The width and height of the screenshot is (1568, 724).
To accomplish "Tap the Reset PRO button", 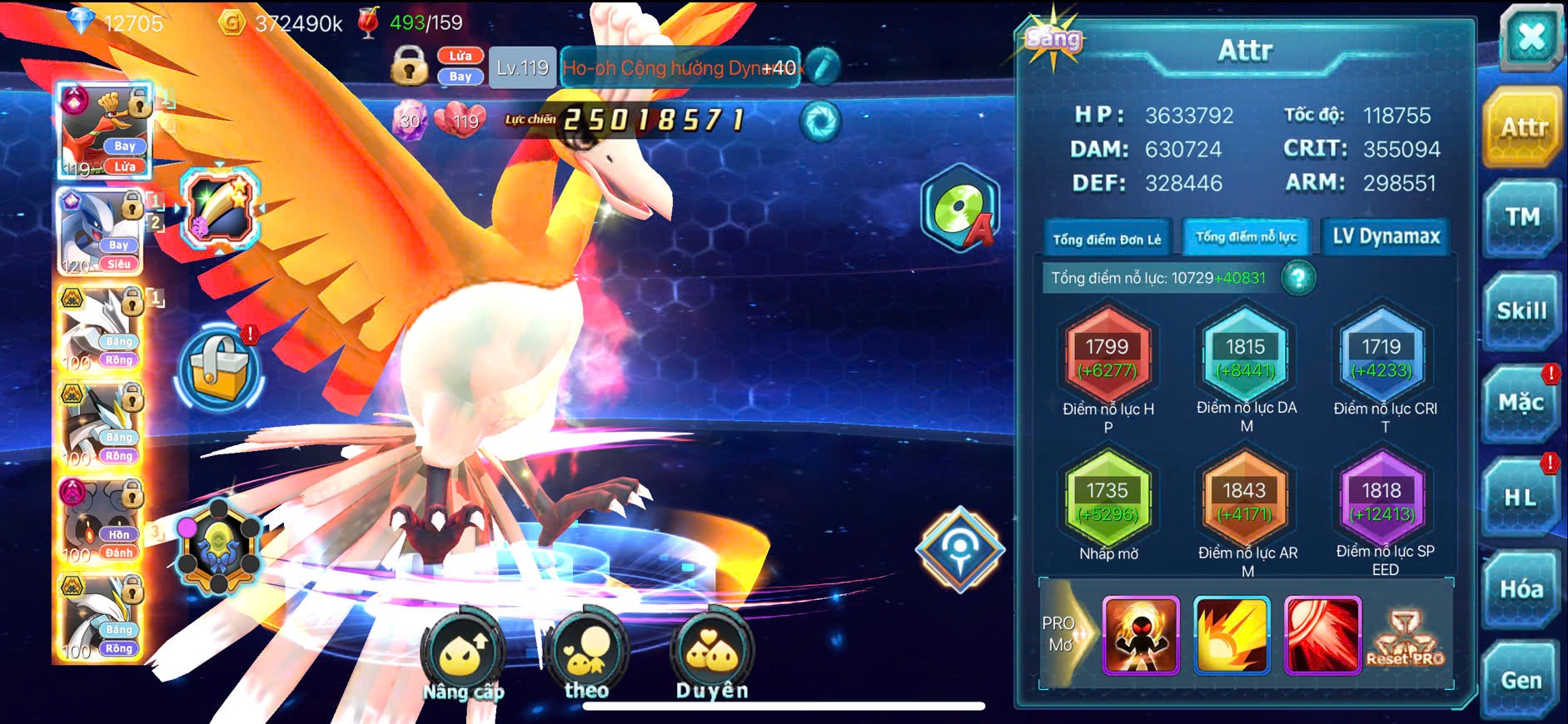I will tap(1405, 637).
